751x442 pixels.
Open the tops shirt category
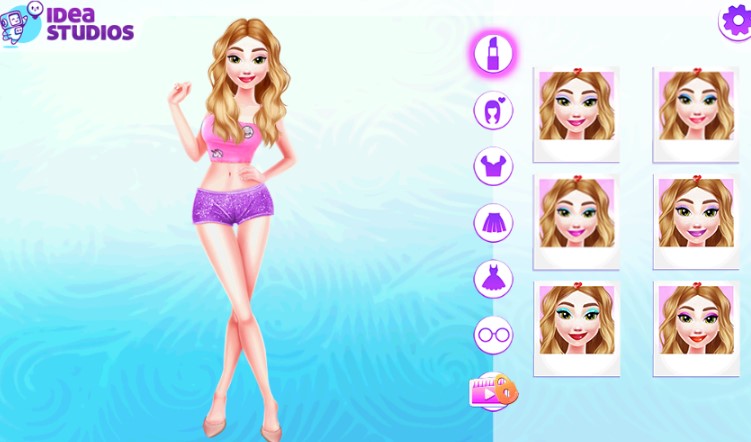[493, 166]
